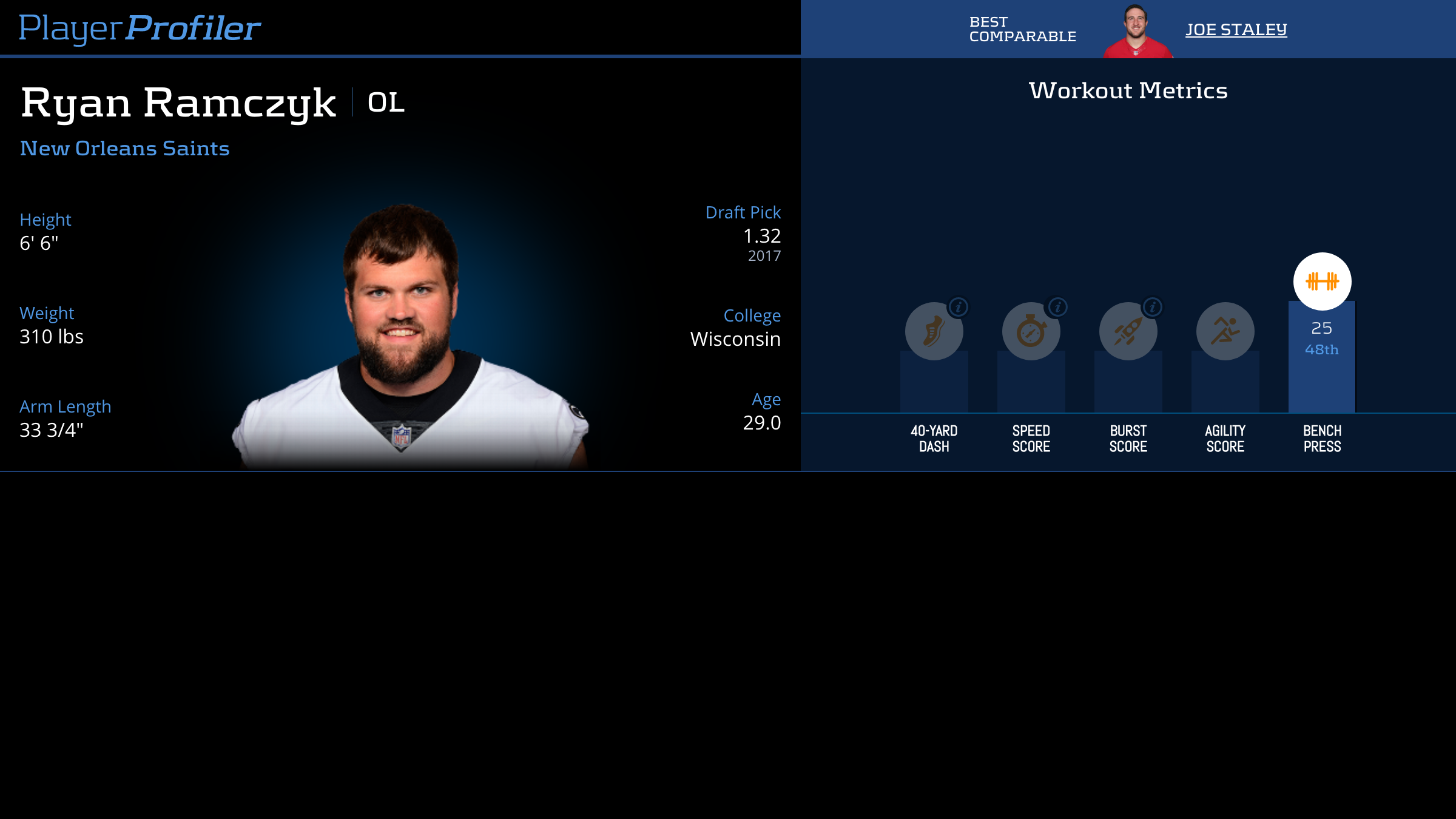
Task: Open Joe Staley's comparable player link
Action: 1236,30
